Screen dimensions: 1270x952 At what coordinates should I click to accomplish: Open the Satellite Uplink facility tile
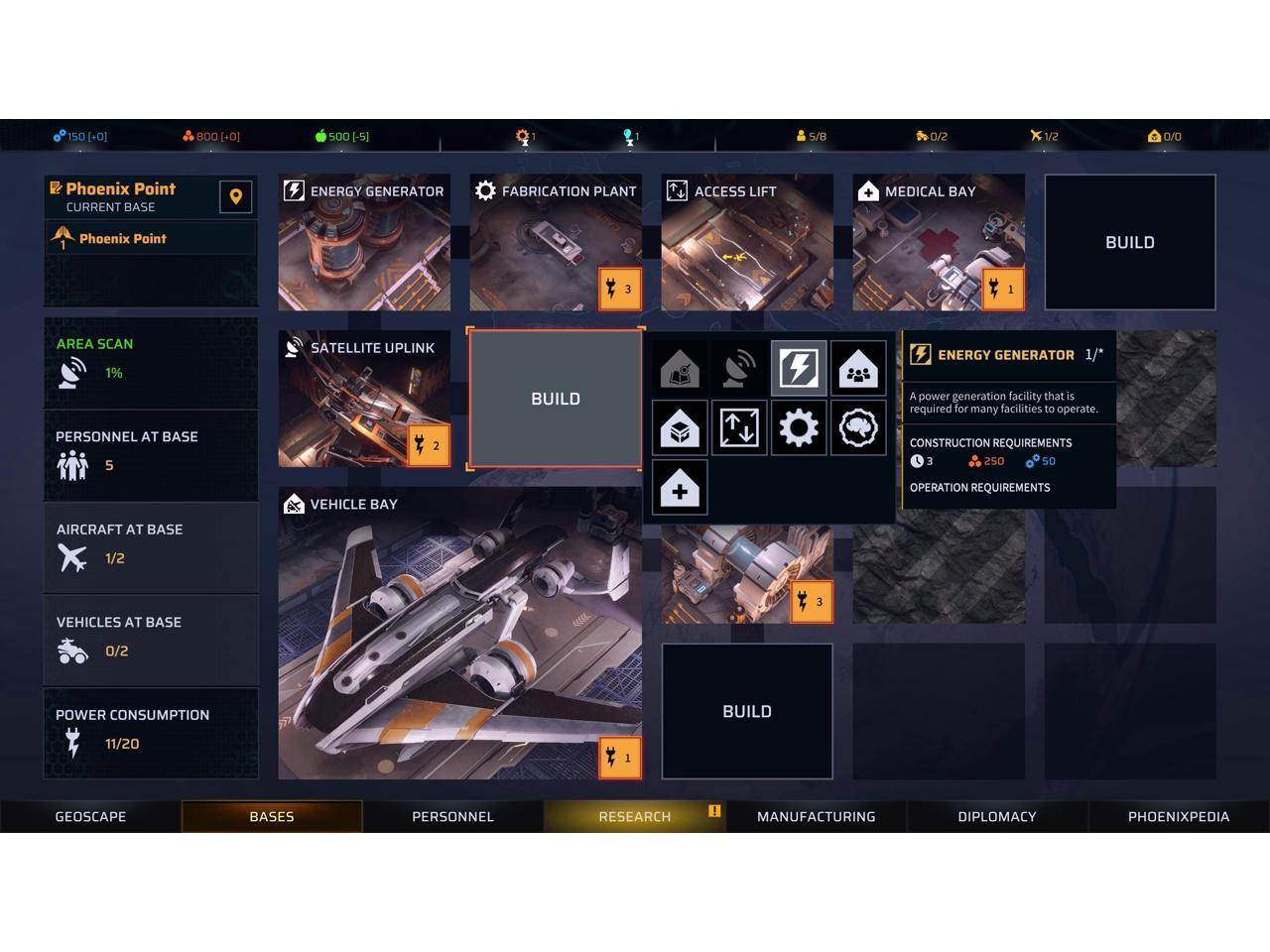tap(364, 399)
